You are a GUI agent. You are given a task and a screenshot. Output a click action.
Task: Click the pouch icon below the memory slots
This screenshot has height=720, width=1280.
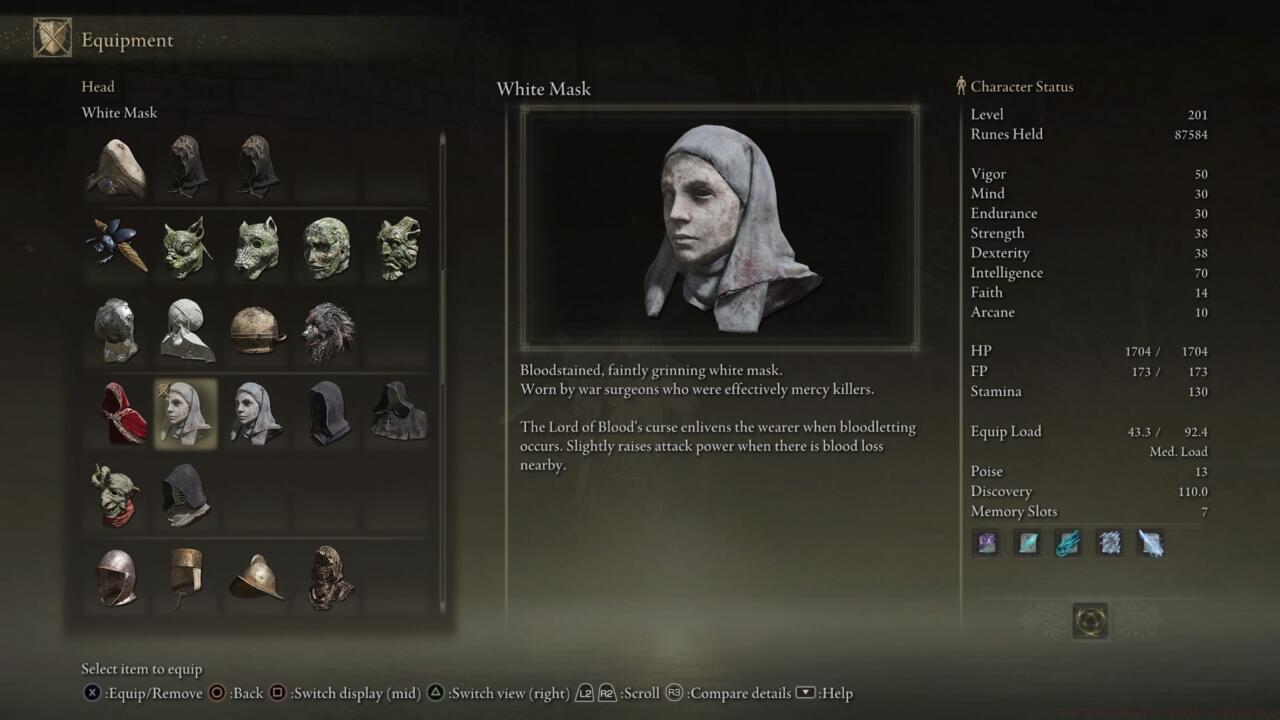pos(1090,620)
